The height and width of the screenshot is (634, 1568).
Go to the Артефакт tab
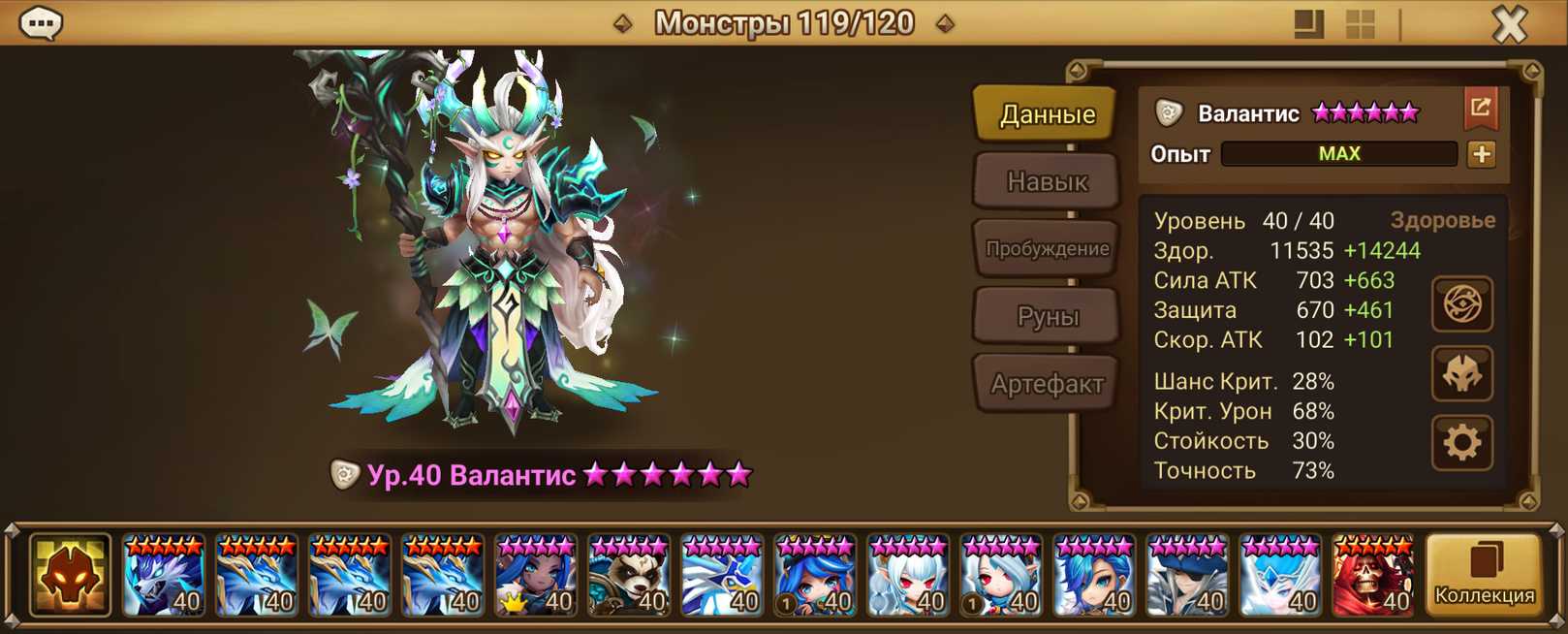coord(1047,384)
